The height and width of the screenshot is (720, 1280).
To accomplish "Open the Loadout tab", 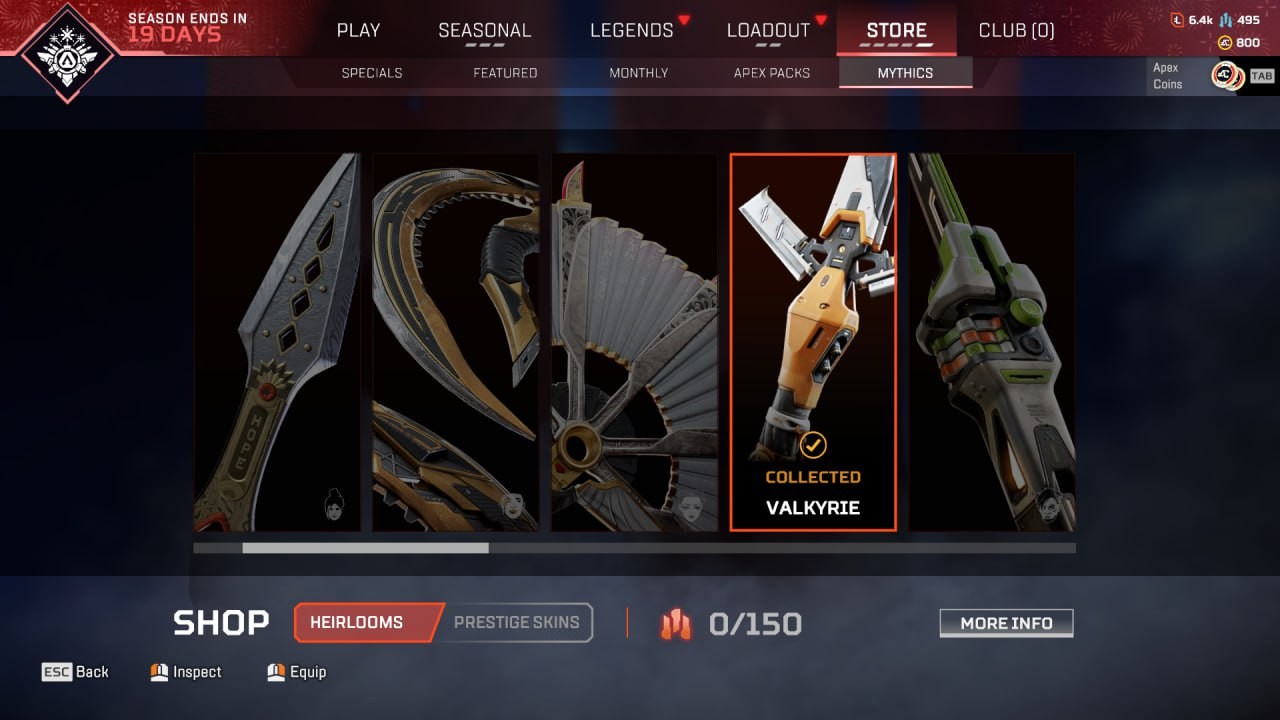I will coord(768,30).
